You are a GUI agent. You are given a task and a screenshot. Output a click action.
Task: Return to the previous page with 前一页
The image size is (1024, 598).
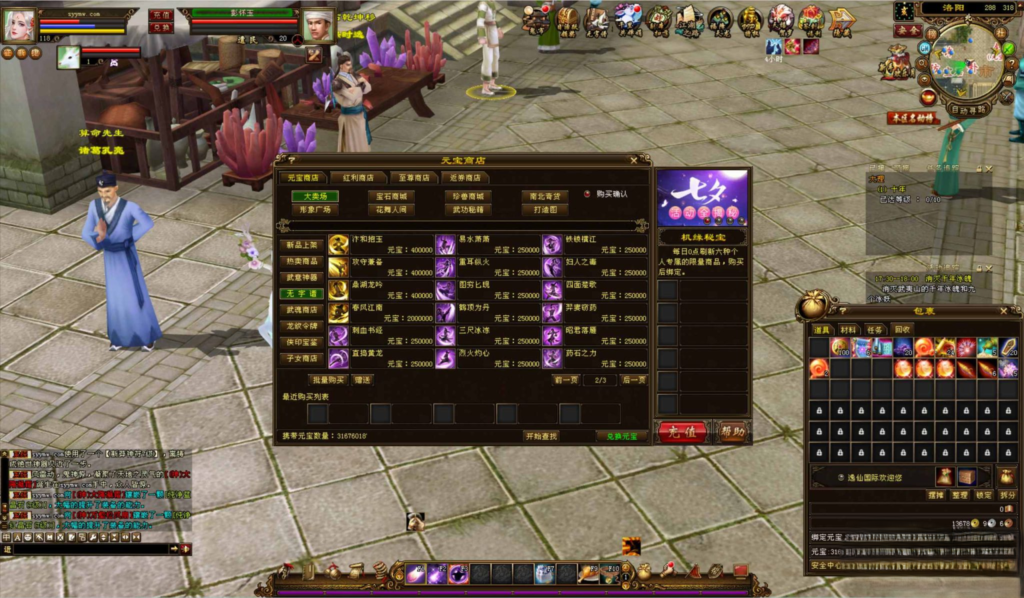(566, 380)
